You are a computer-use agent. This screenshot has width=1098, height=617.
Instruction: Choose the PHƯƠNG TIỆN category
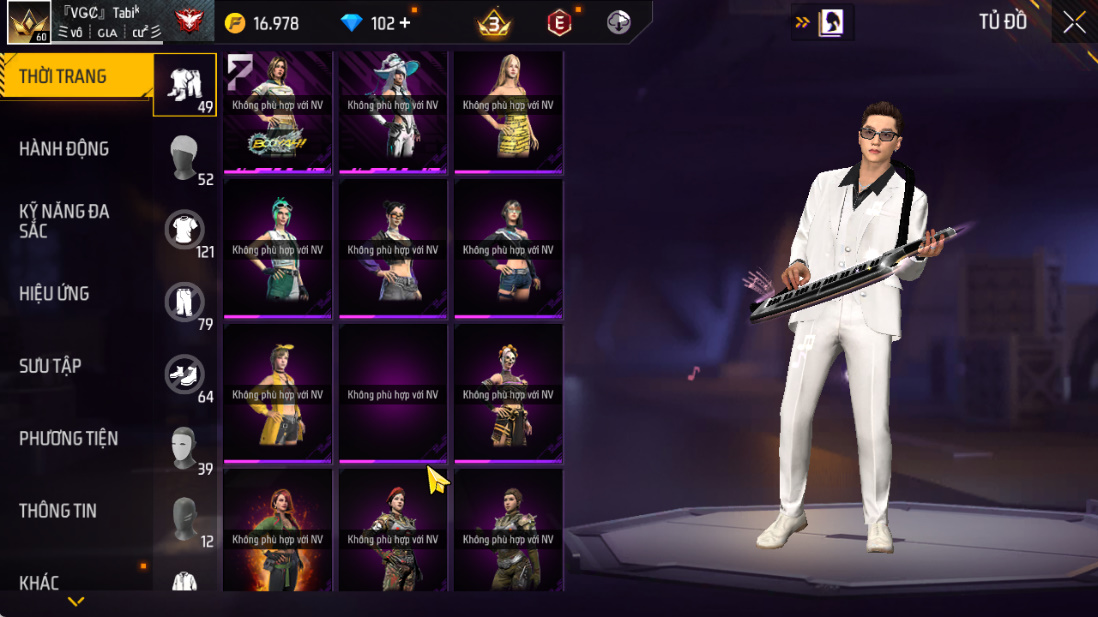point(68,438)
